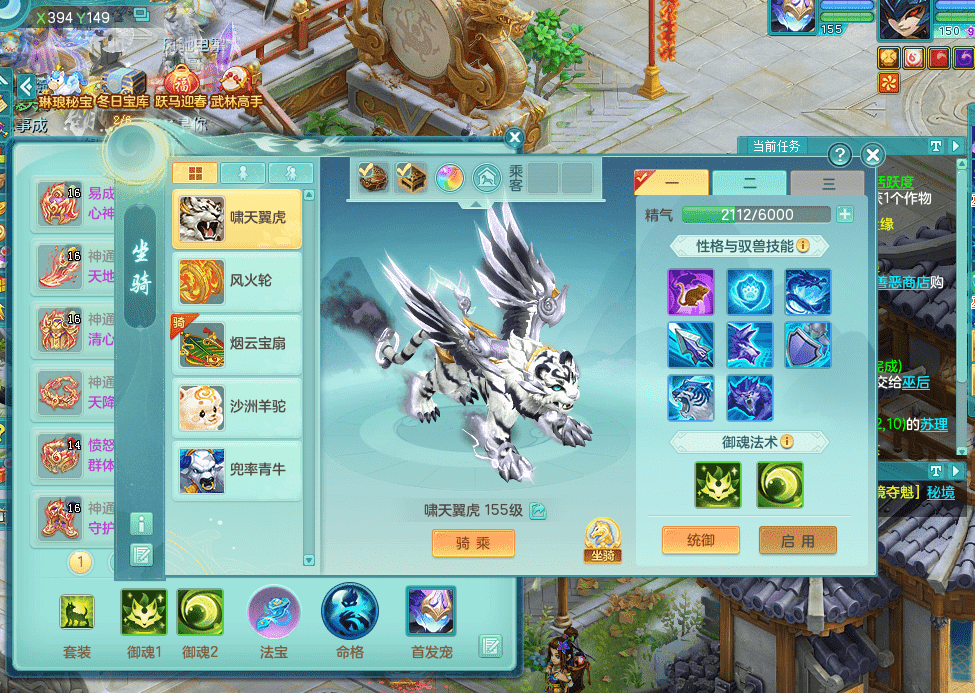The height and width of the screenshot is (693, 975).
Task: Add 精气 with the plus button
Action: pyautogui.click(x=845, y=214)
